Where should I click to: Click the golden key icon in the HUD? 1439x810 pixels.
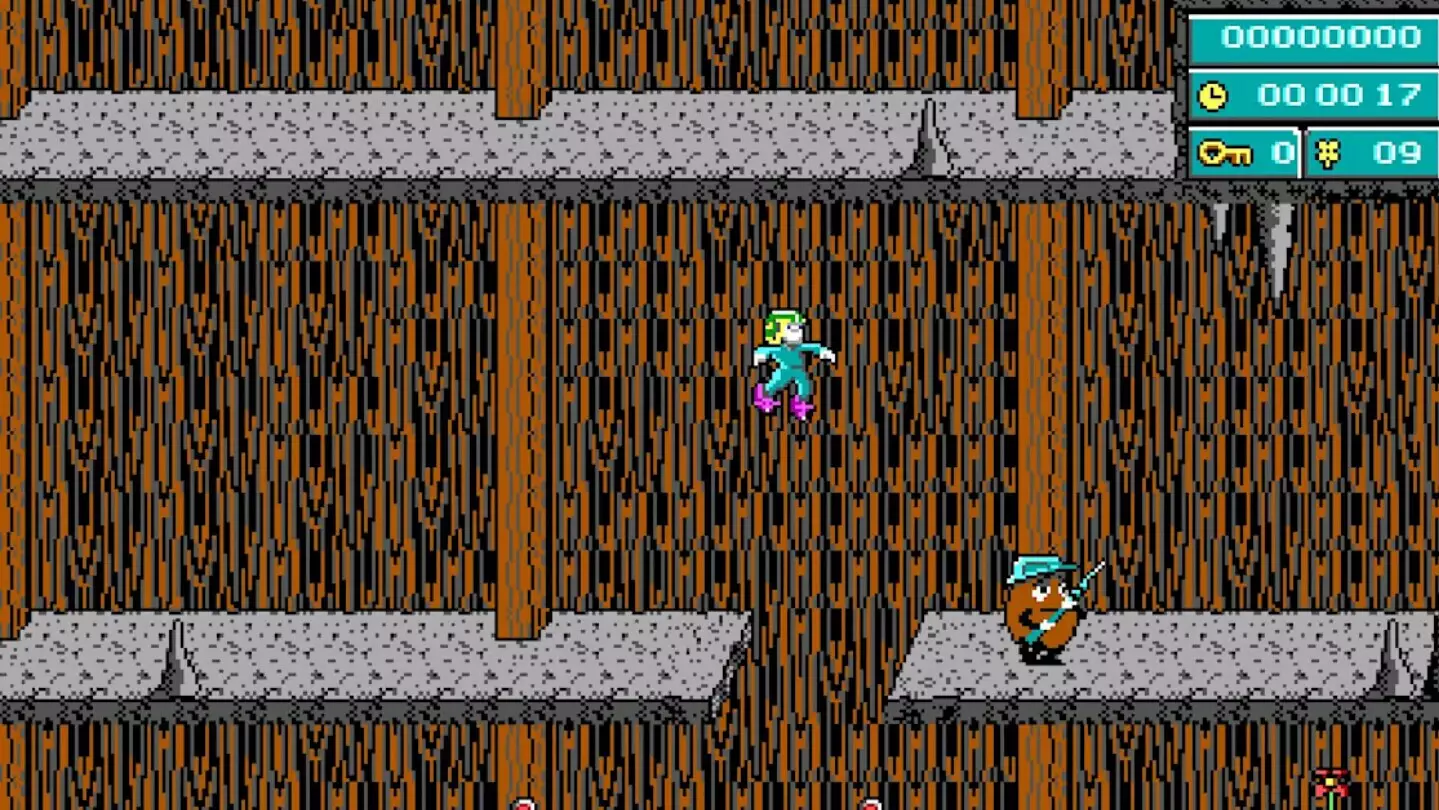click(1227, 153)
